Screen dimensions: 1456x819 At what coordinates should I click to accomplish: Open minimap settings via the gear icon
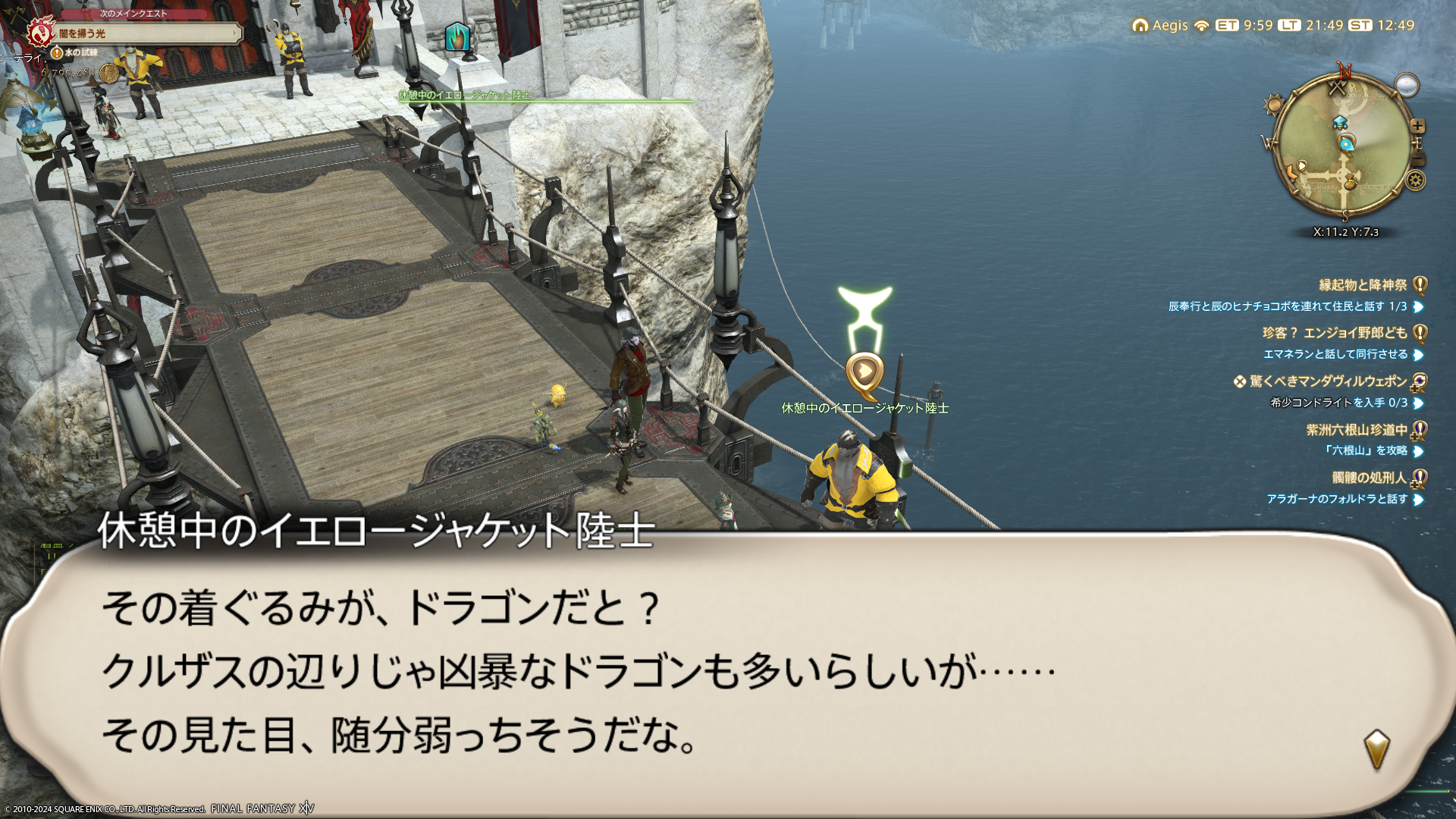[1415, 180]
